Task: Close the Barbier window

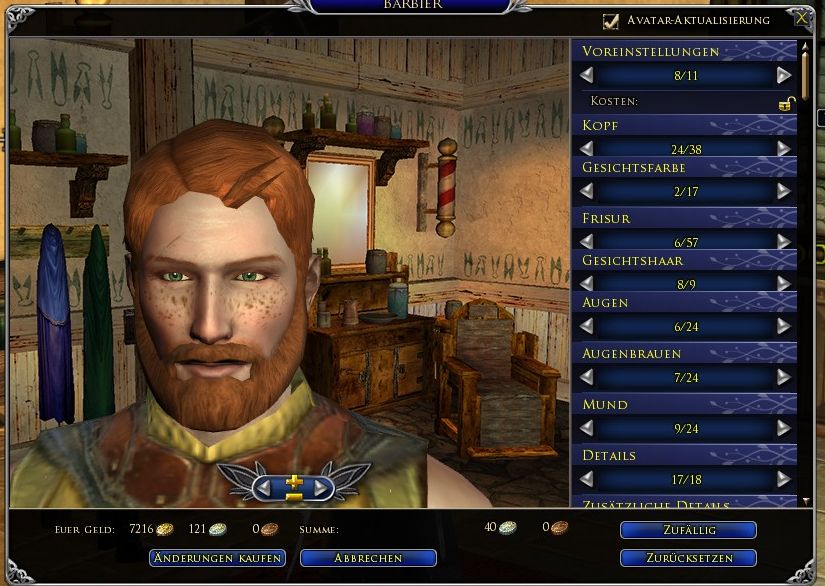Action: (800, 18)
